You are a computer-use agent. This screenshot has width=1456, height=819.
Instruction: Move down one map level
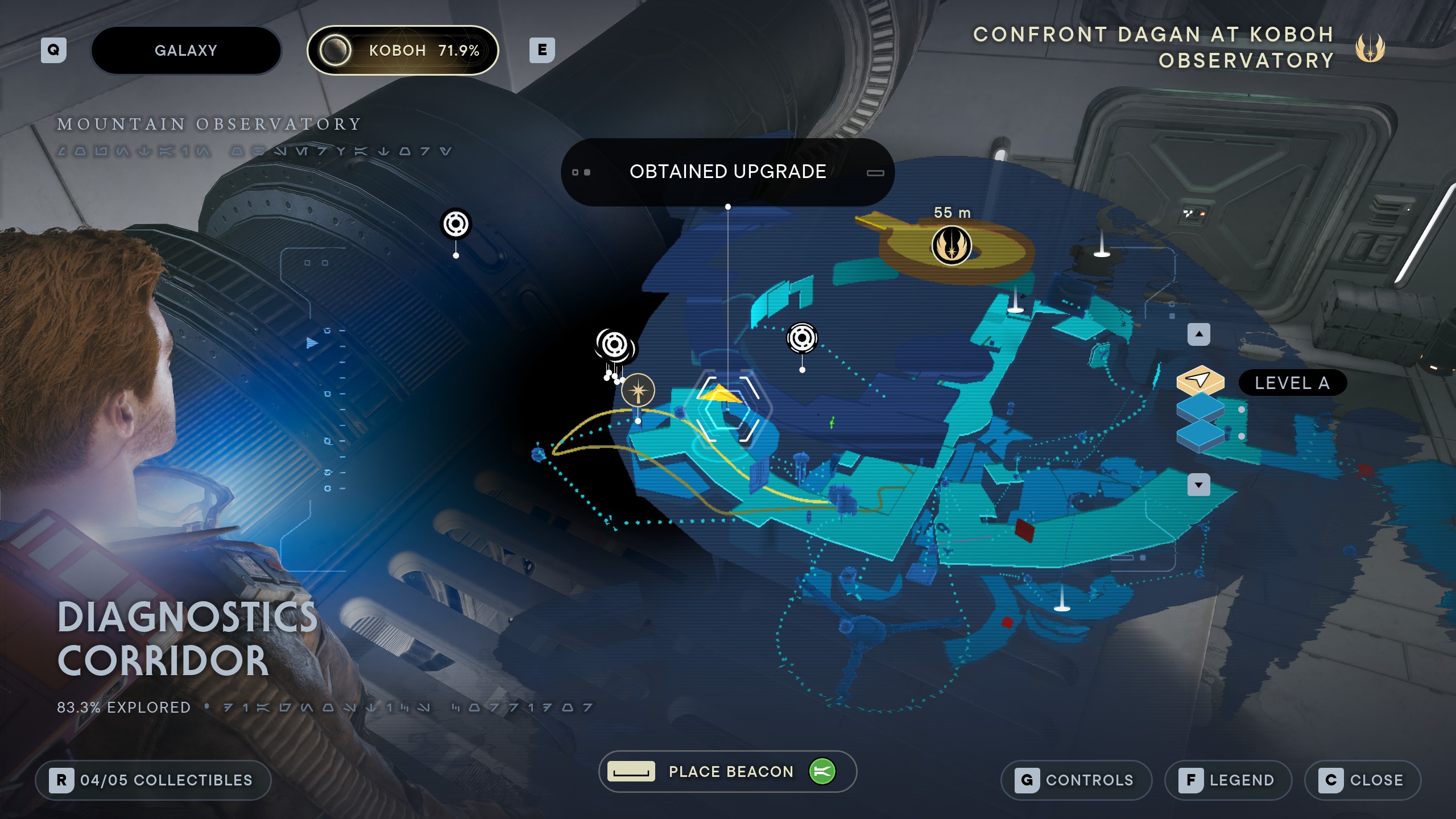tap(1199, 485)
